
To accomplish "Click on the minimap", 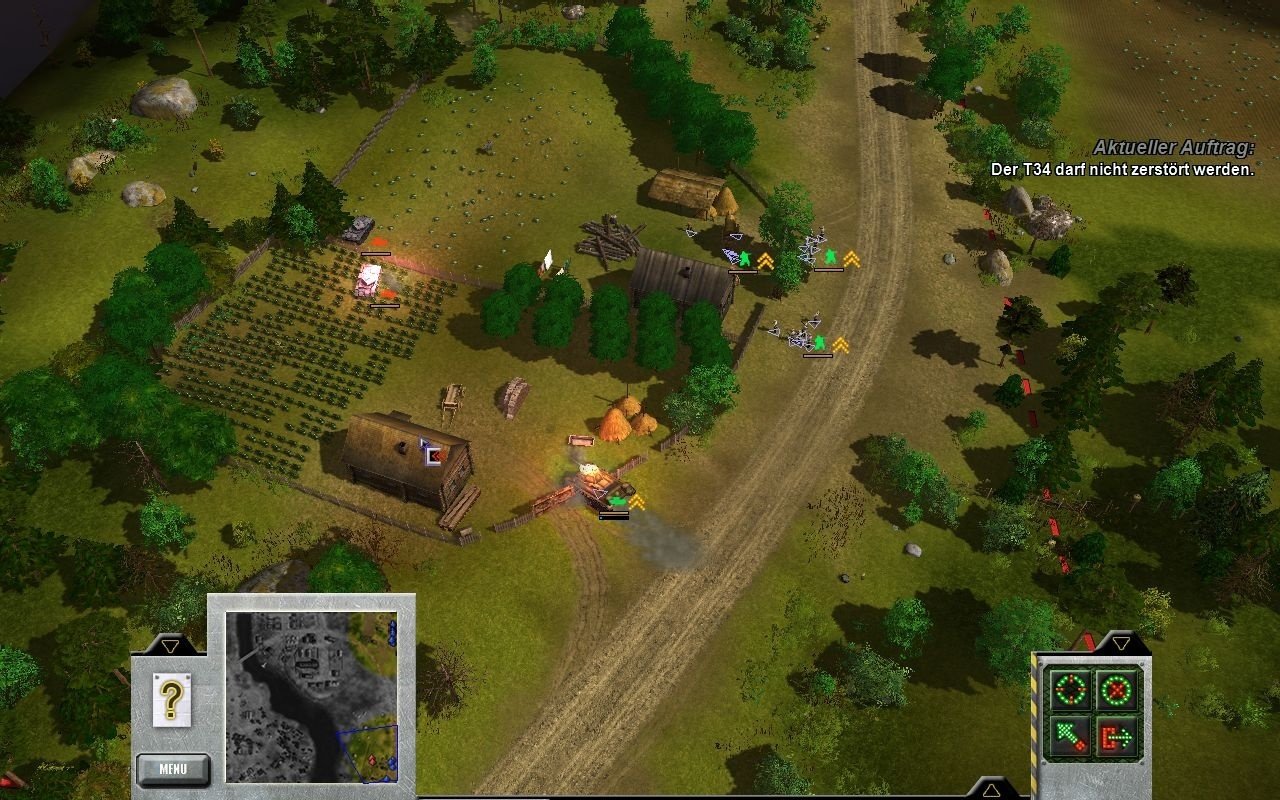I will (x=311, y=696).
